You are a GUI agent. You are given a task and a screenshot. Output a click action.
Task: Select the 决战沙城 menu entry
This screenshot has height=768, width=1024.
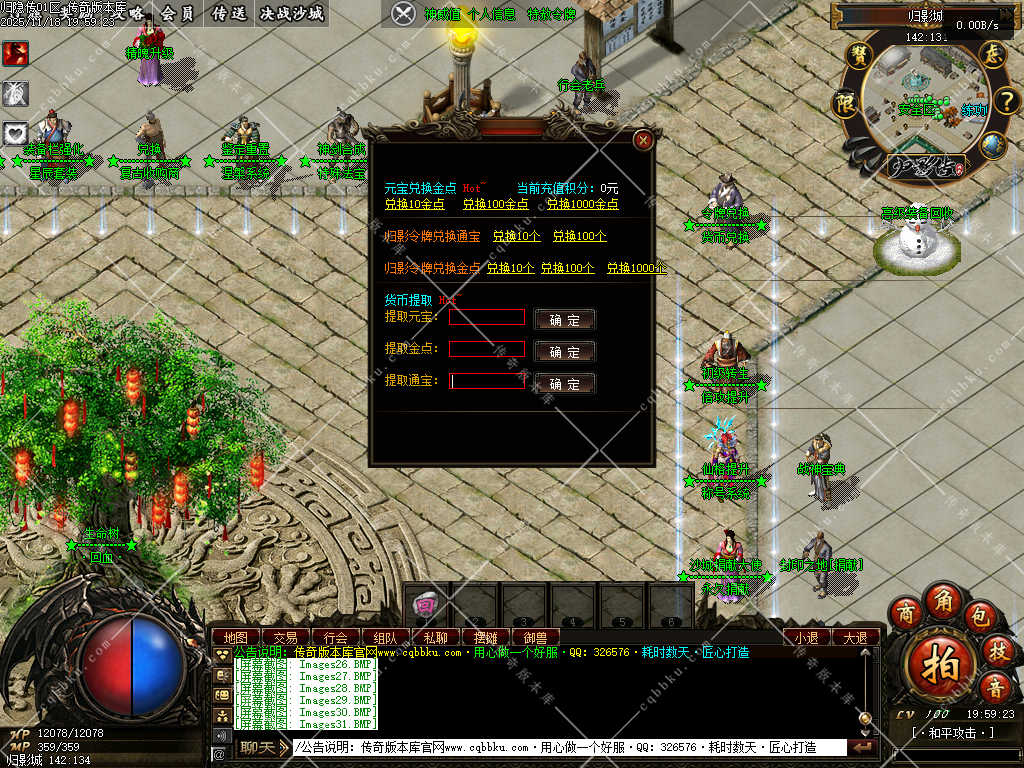tap(291, 13)
